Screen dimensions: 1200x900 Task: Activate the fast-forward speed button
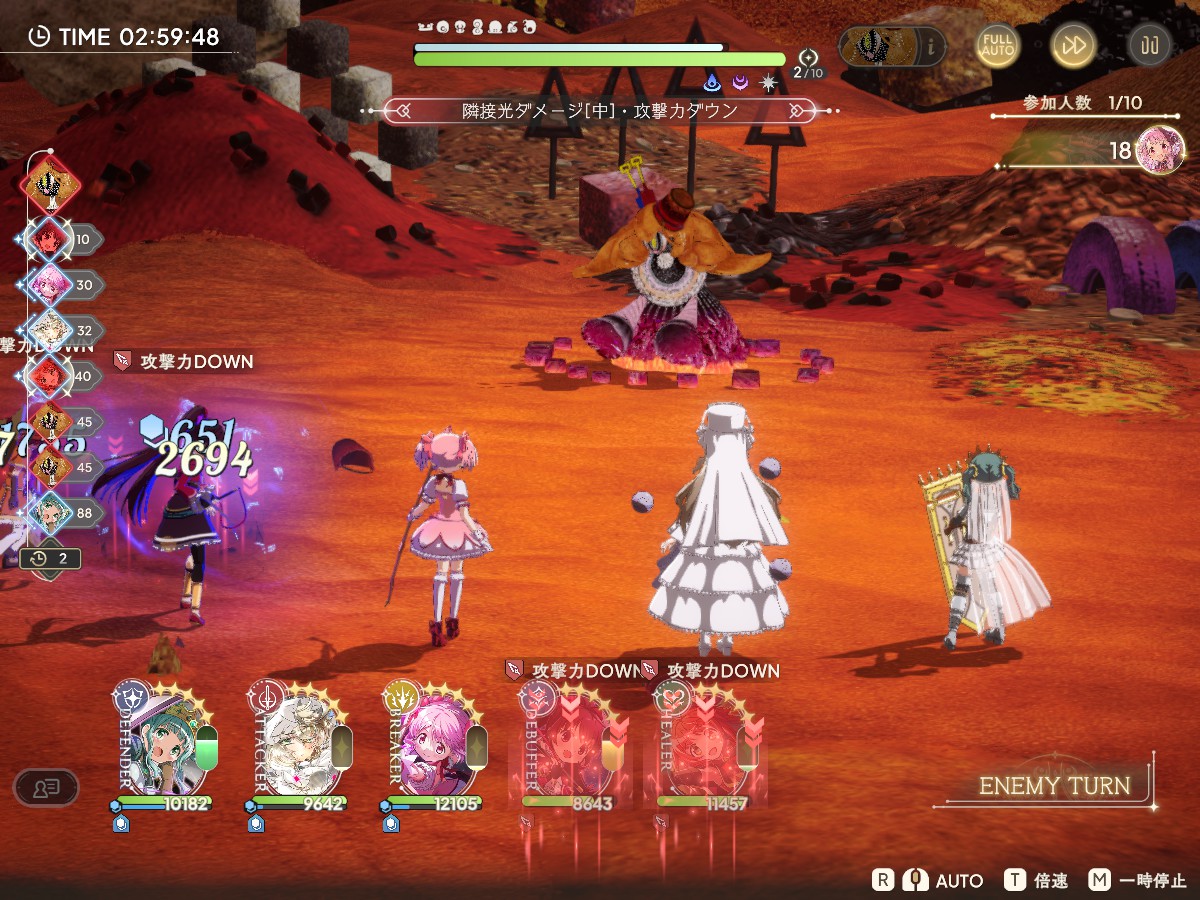(x=1073, y=46)
